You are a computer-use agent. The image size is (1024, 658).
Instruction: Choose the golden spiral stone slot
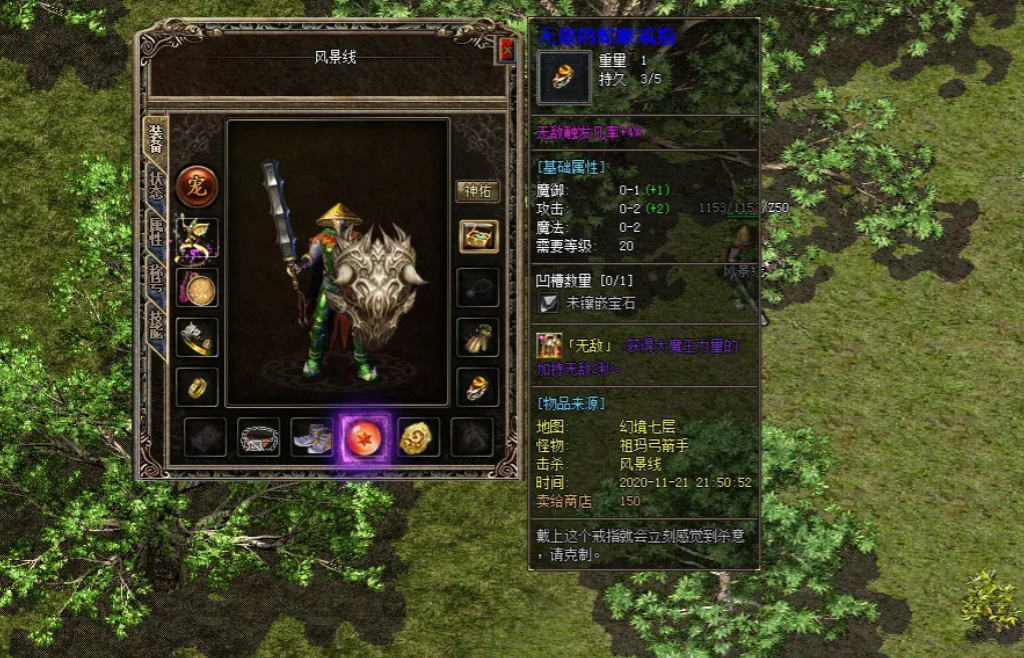(419, 437)
